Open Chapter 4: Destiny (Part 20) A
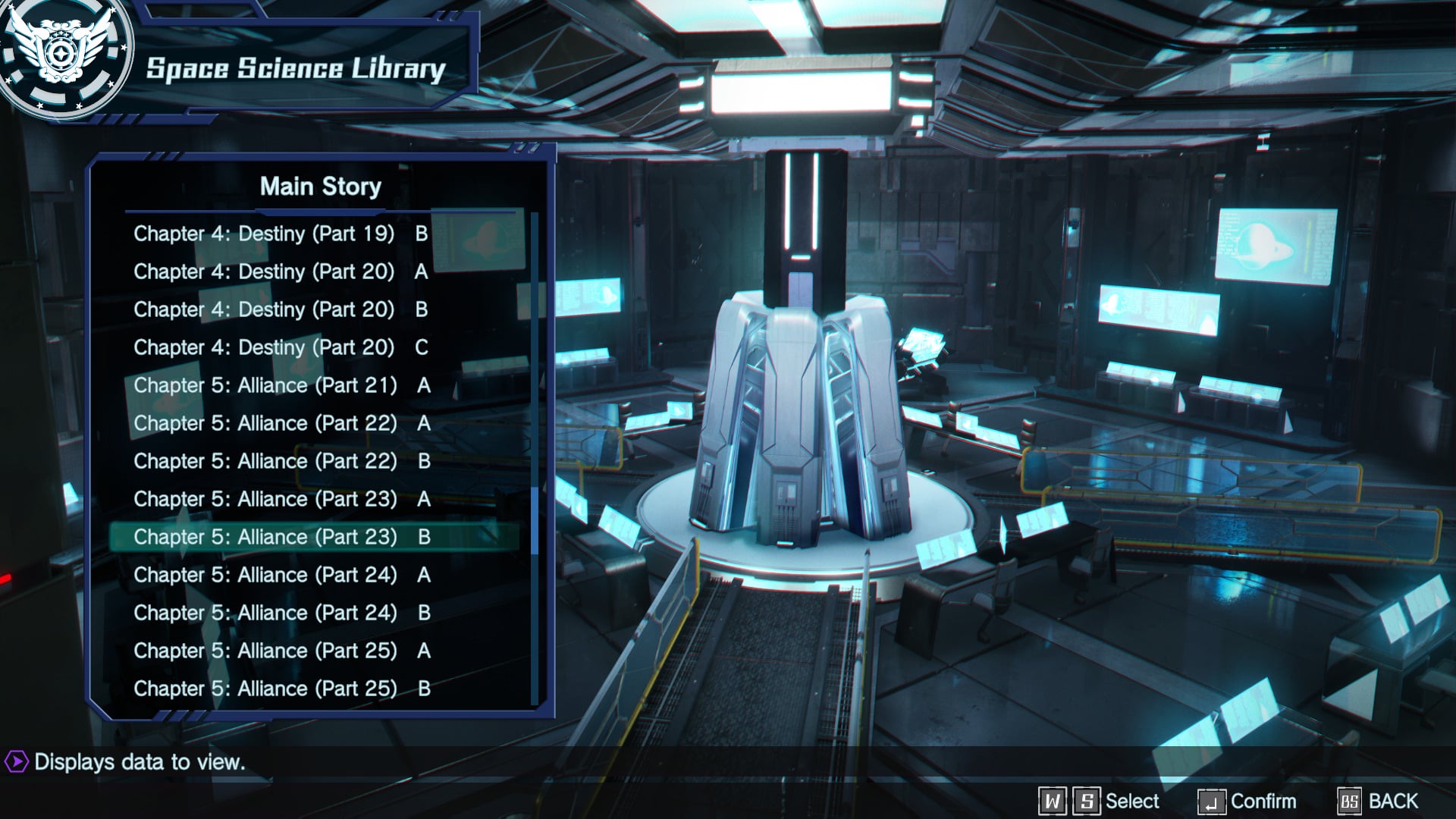 click(281, 271)
